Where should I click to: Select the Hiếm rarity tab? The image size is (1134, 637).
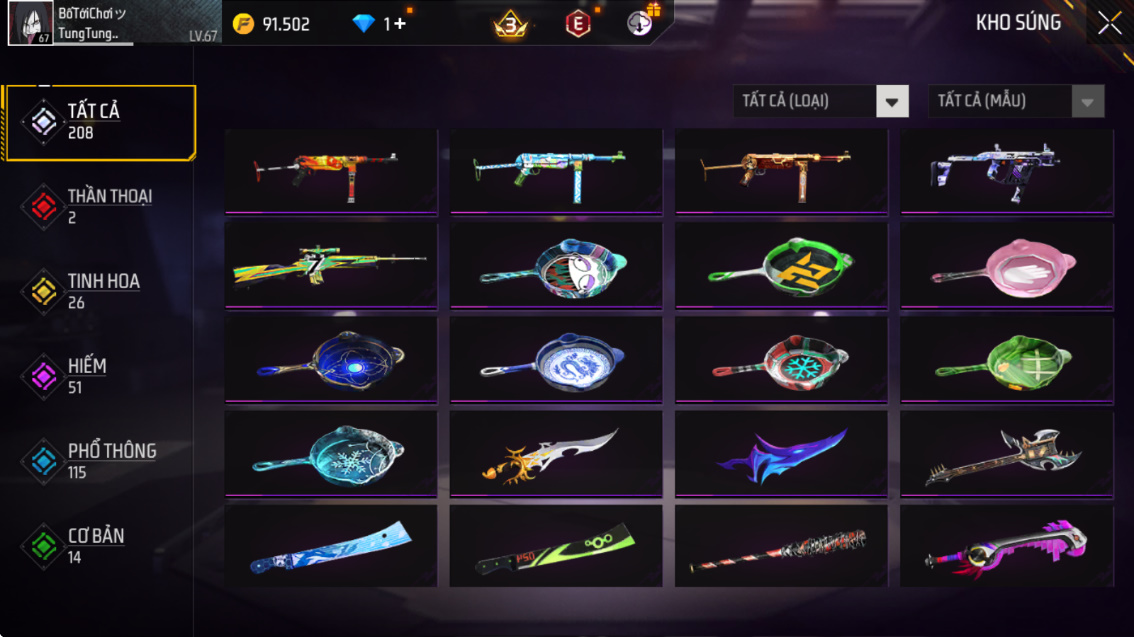[x=99, y=376]
